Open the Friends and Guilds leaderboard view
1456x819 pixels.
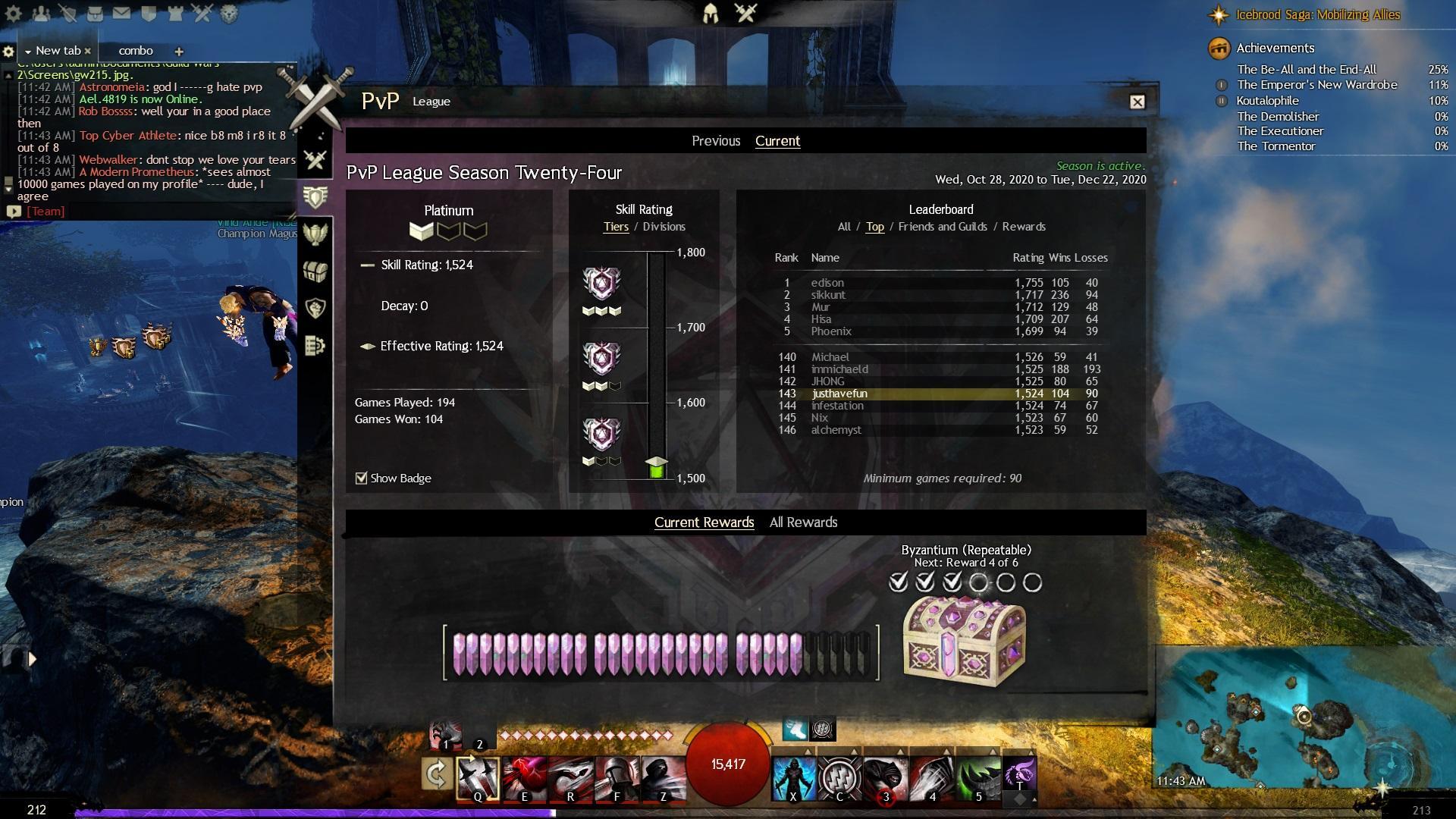coord(943,226)
